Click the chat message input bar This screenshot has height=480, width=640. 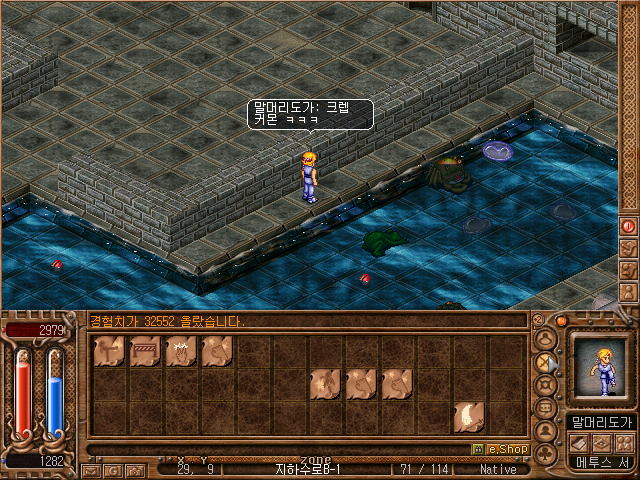pos(280,450)
